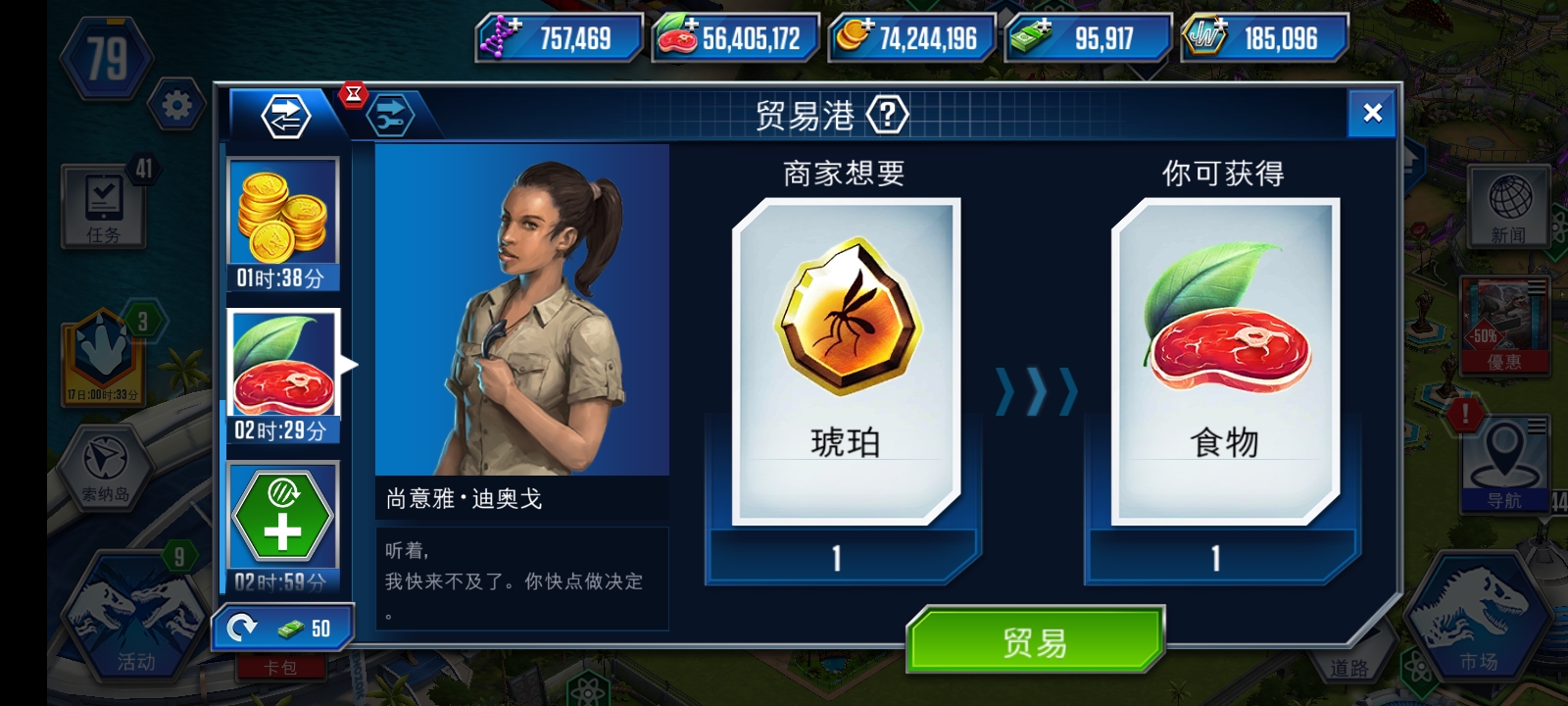Refresh trade offers for 50 cash
The width and height of the screenshot is (1568, 706).
click(282, 629)
